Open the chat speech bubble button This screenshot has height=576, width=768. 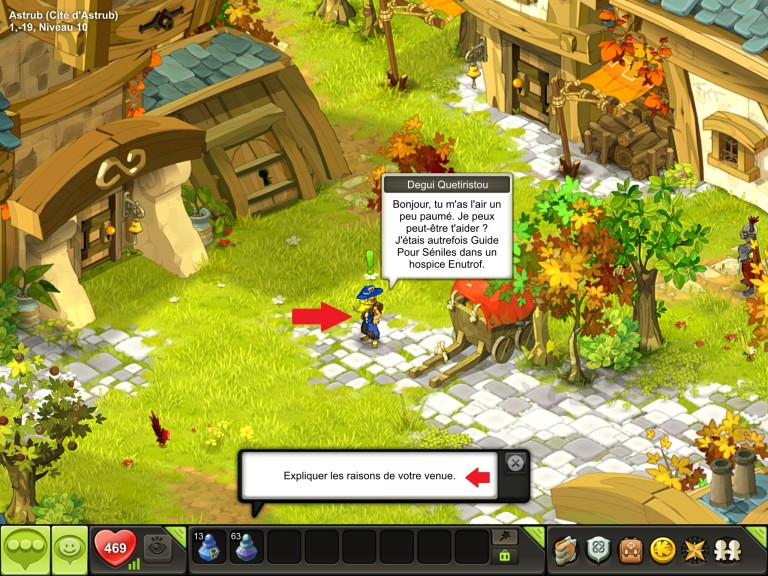click(x=24, y=549)
